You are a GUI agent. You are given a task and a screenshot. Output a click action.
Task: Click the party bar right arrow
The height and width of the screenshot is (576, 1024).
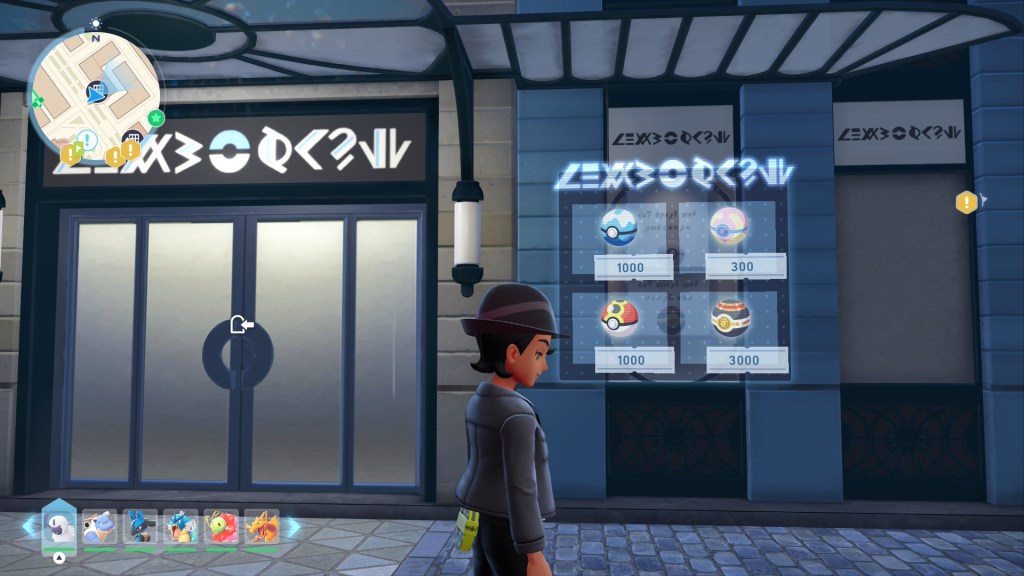click(x=293, y=526)
